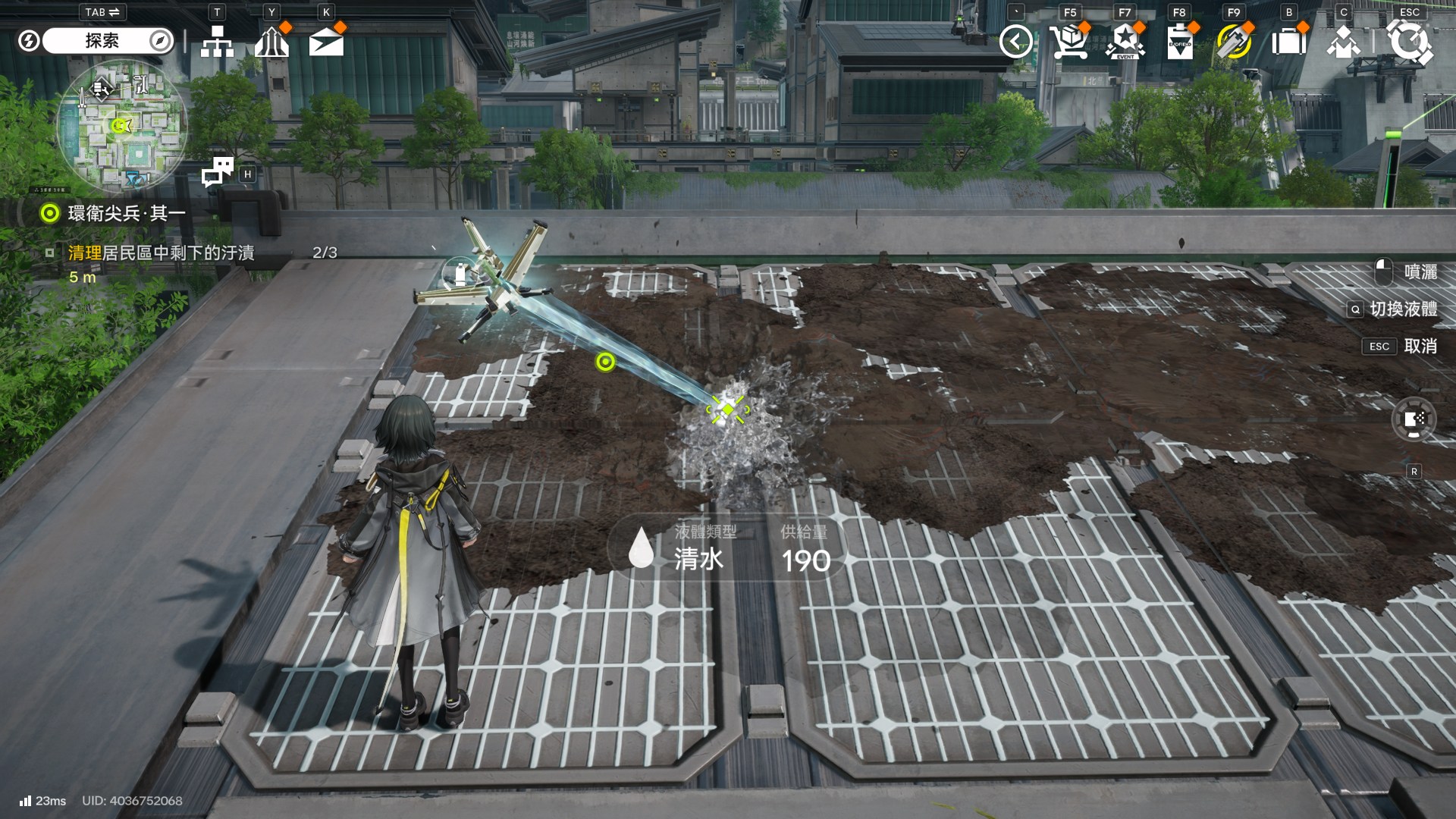1456x819 pixels.
Task: Open the shopping cart store
Action: [x=1069, y=42]
